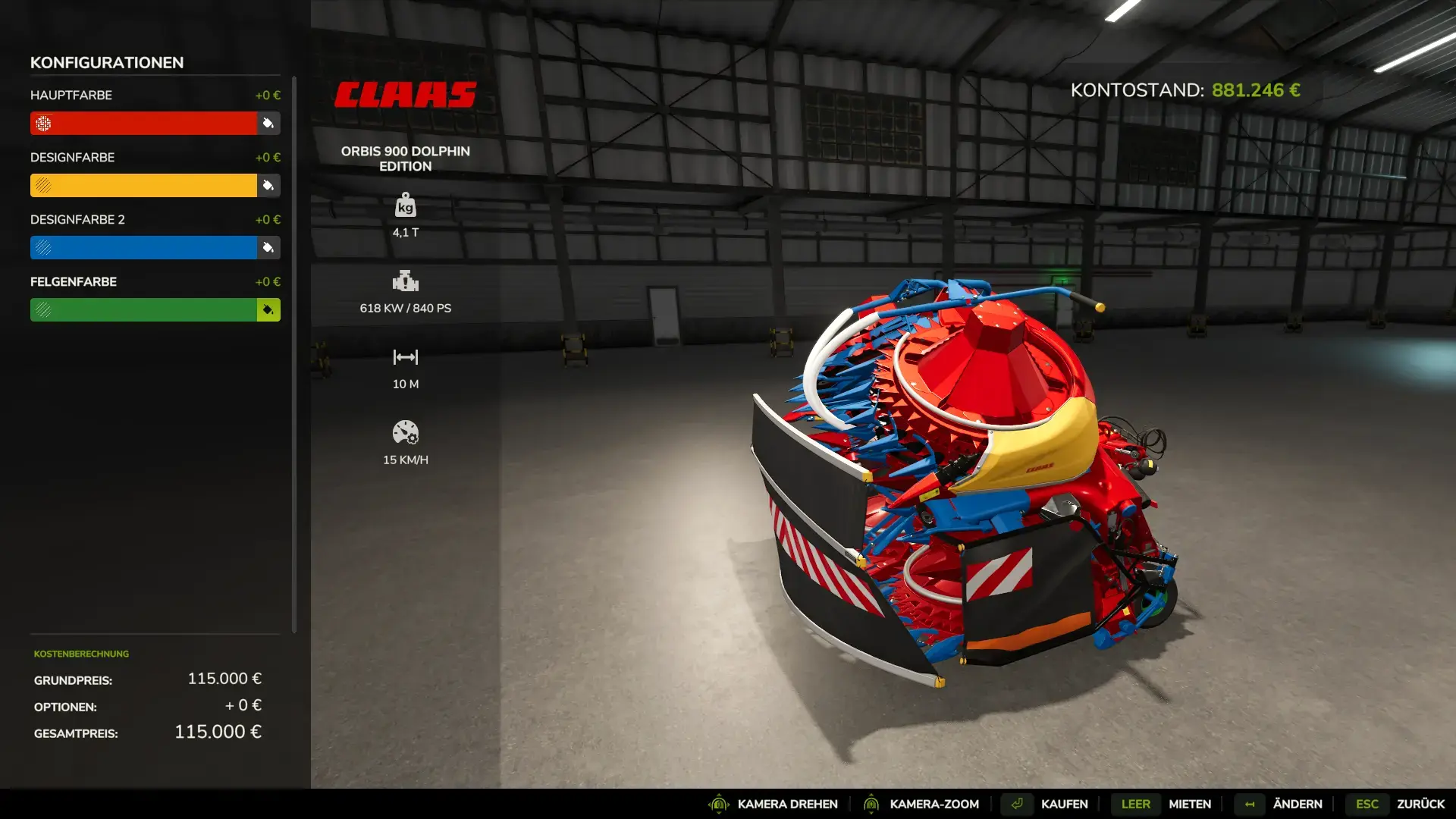Select the red Hauptfarbe color bar
The image size is (1456, 819).
click(x=144, y=123)
